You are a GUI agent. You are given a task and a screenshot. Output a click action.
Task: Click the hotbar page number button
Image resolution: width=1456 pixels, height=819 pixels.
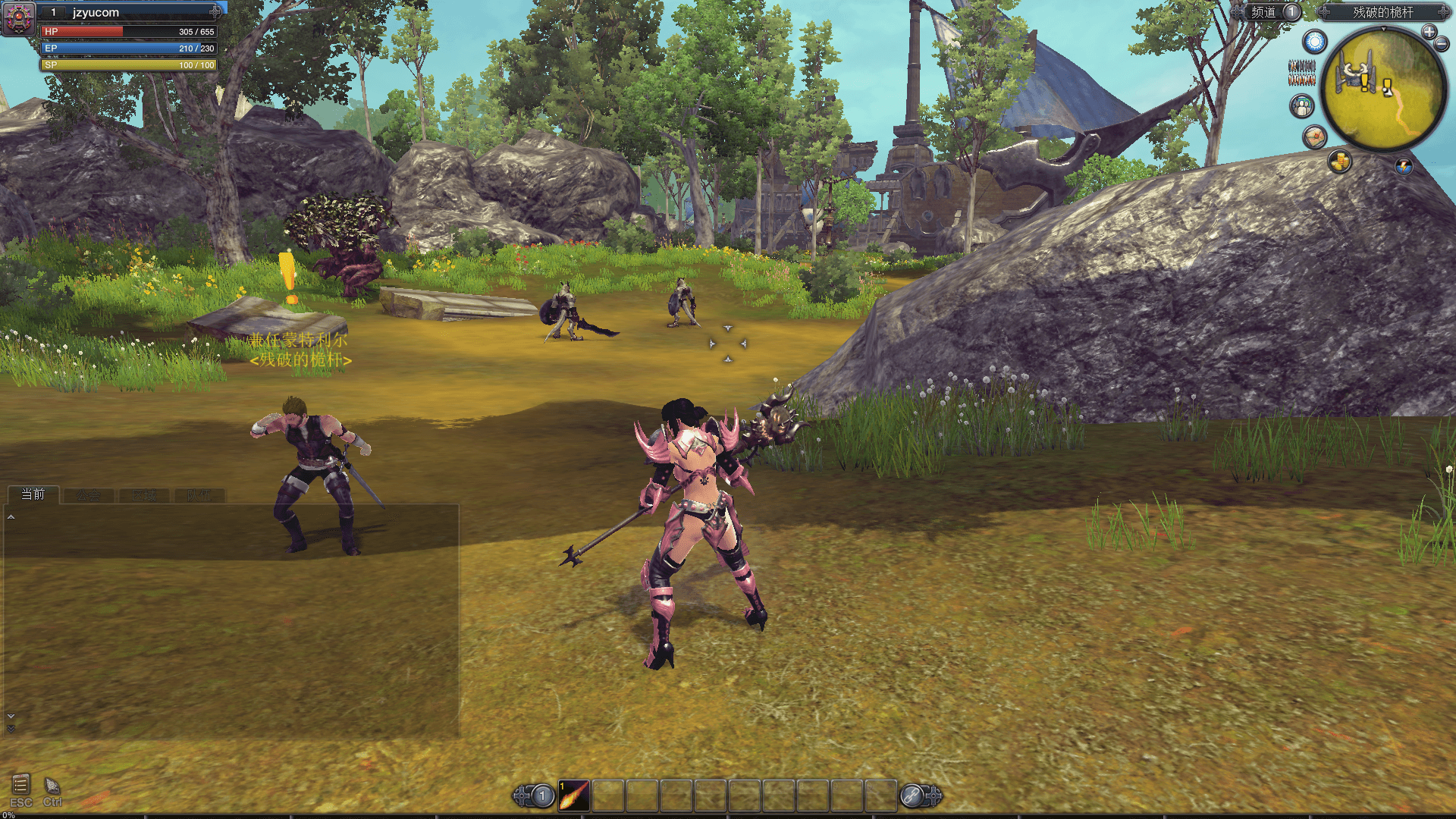pyautogui.click(x=542, y=795)
